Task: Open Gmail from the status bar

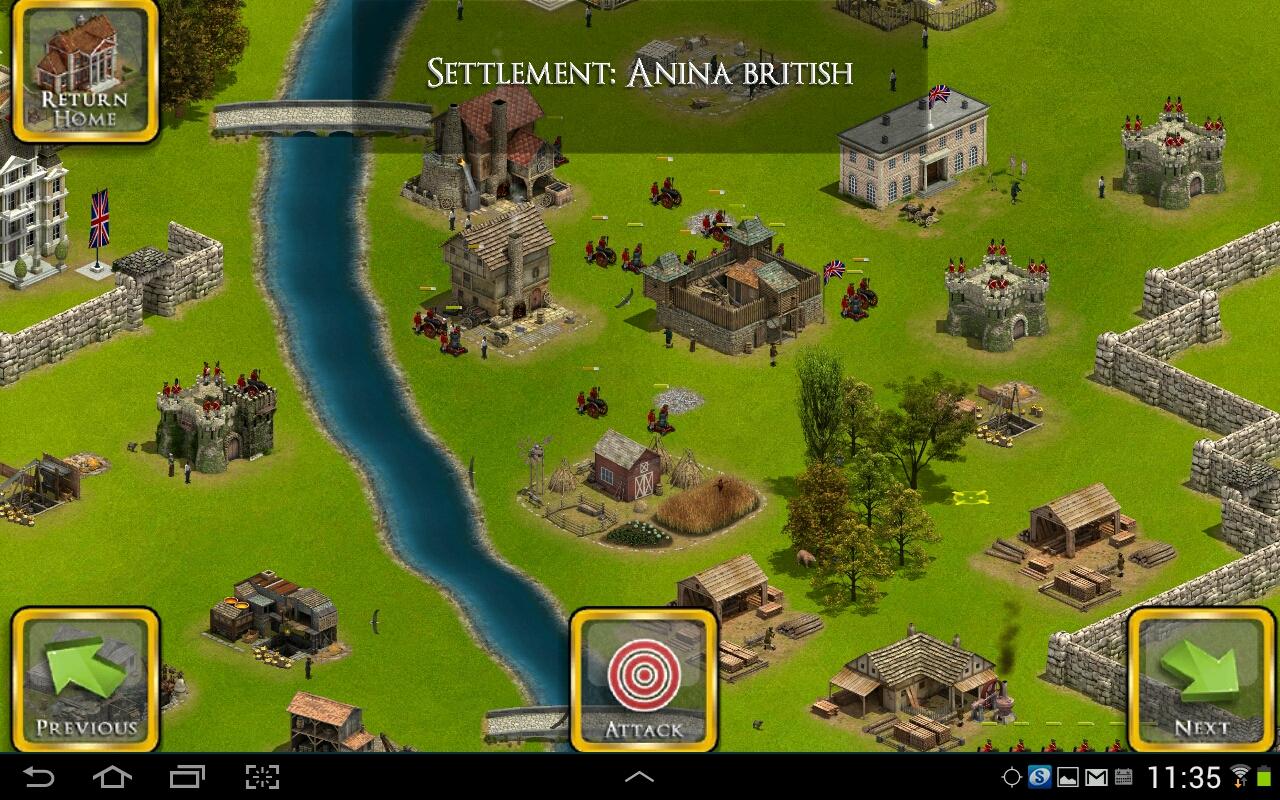Action: [1097, 776]
